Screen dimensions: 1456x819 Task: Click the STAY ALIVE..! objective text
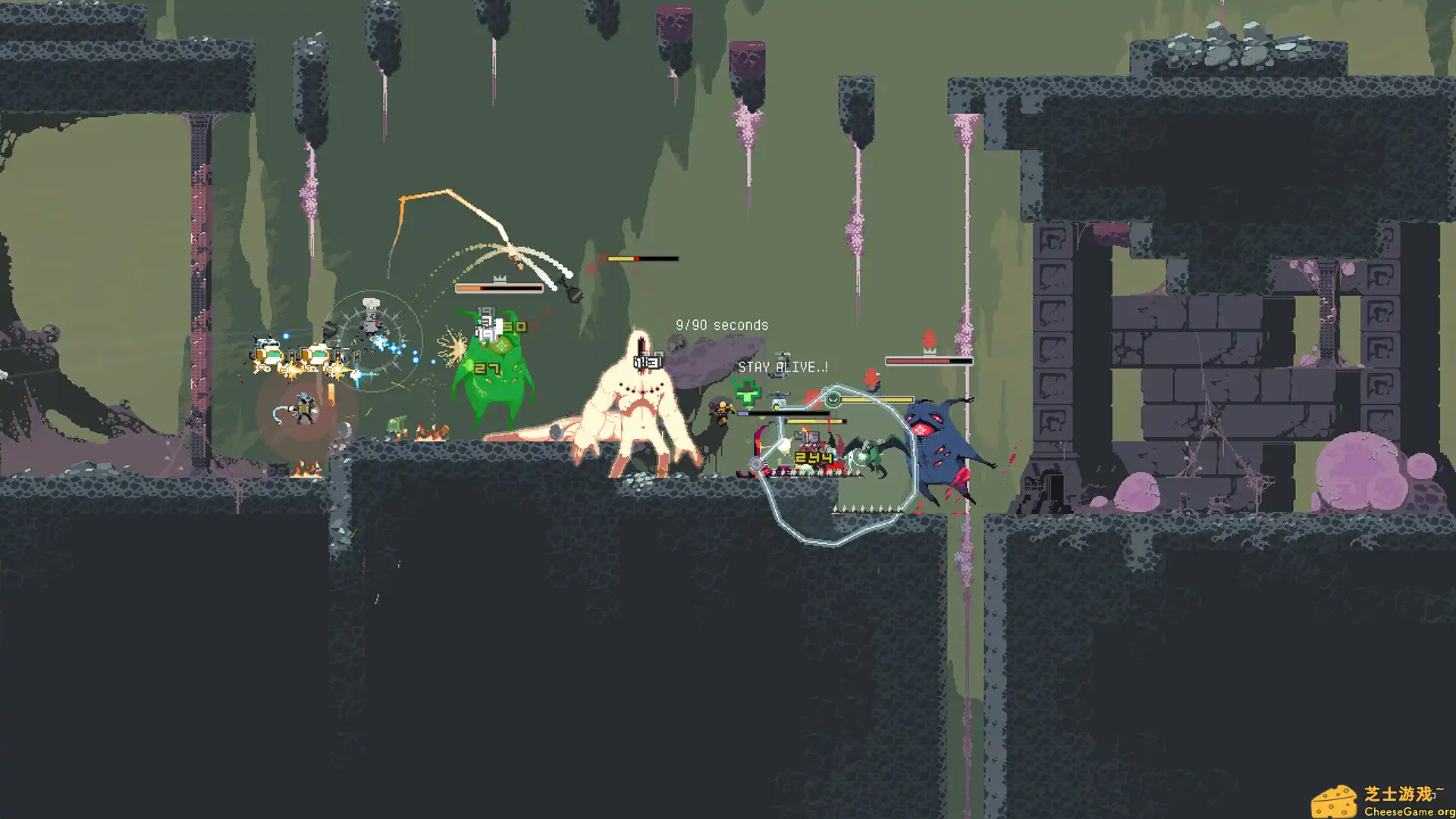[x=783, y=366]
